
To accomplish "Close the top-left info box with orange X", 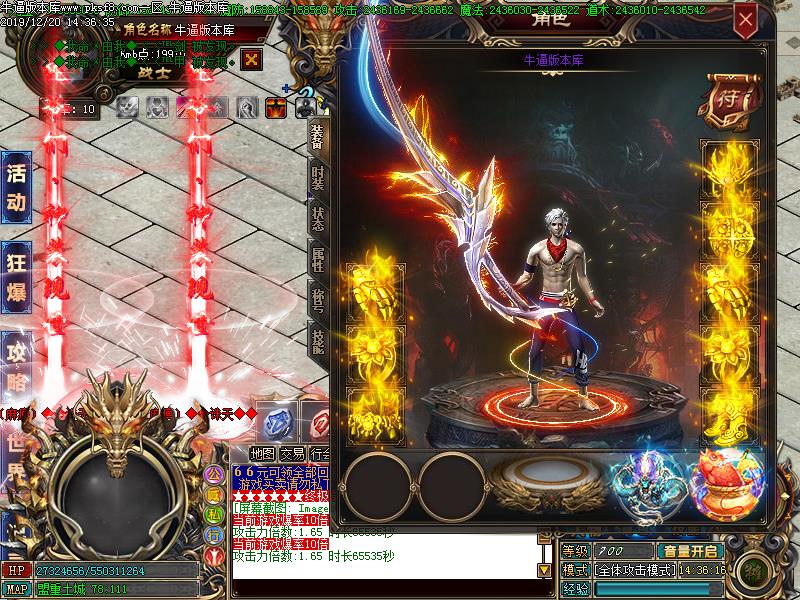I will point(252,59).
